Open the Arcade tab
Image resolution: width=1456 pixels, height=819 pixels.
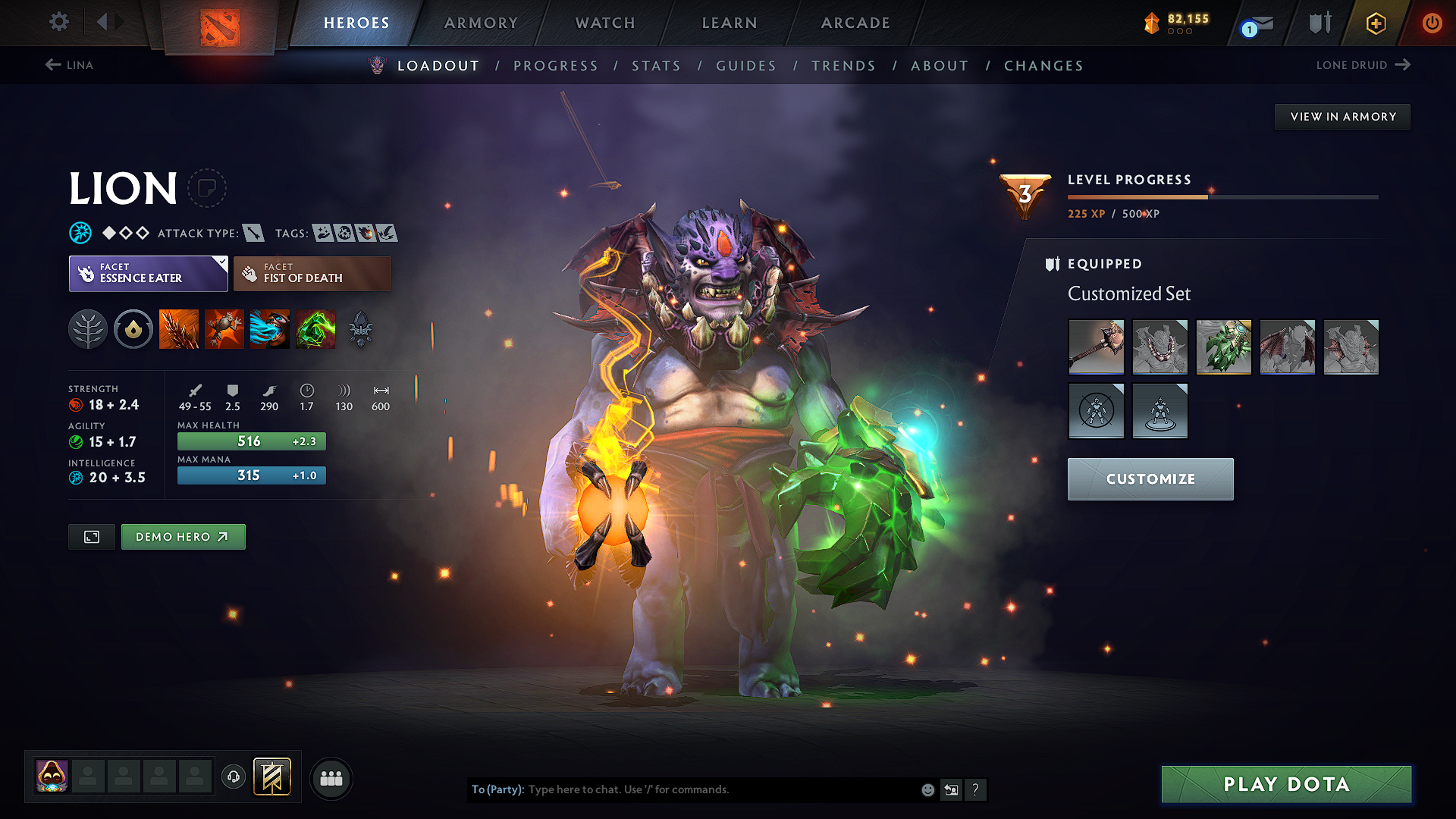(x=855, y=23)
